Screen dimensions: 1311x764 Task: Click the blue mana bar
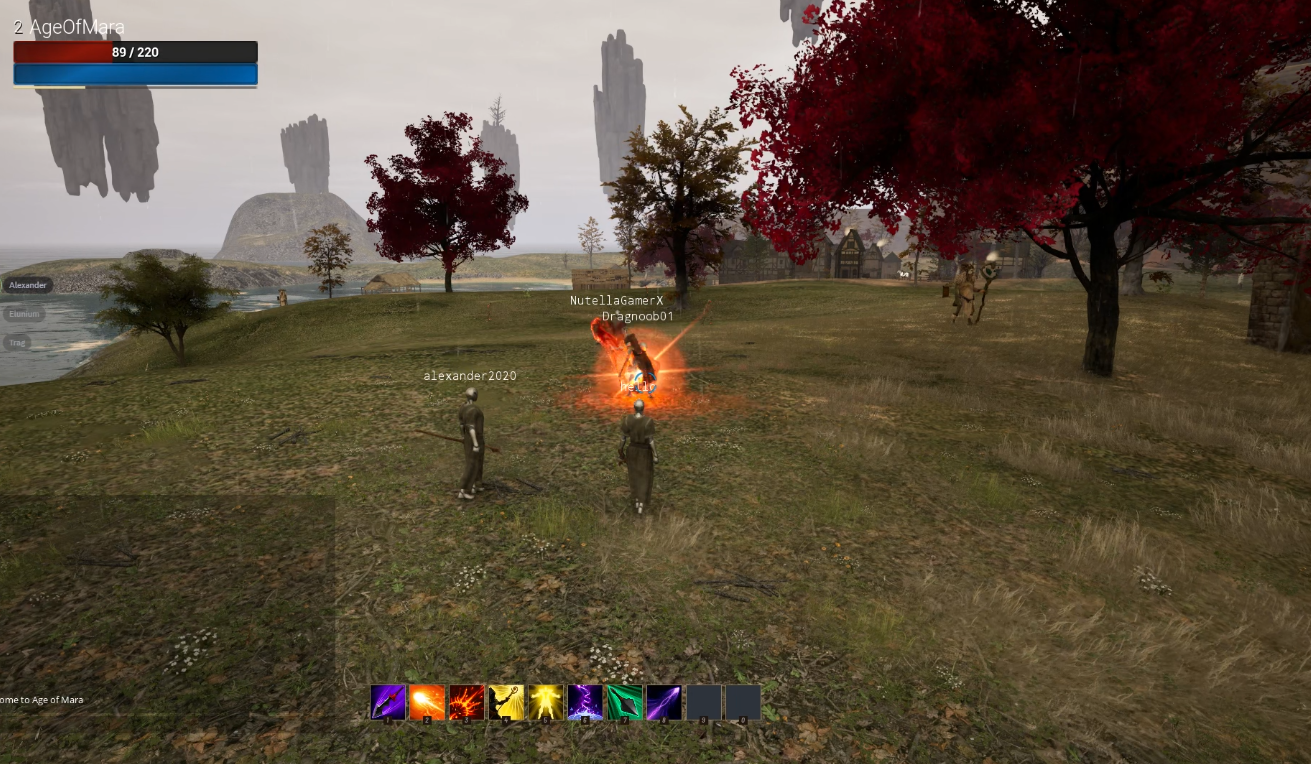click(x=135, y=73)
